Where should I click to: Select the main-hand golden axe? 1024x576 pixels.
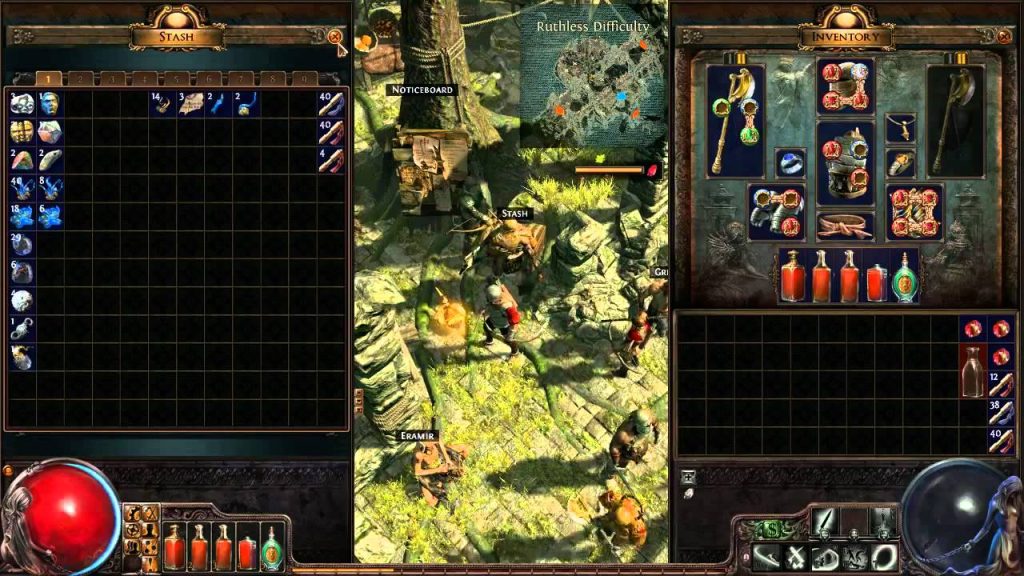pos(735,121)
